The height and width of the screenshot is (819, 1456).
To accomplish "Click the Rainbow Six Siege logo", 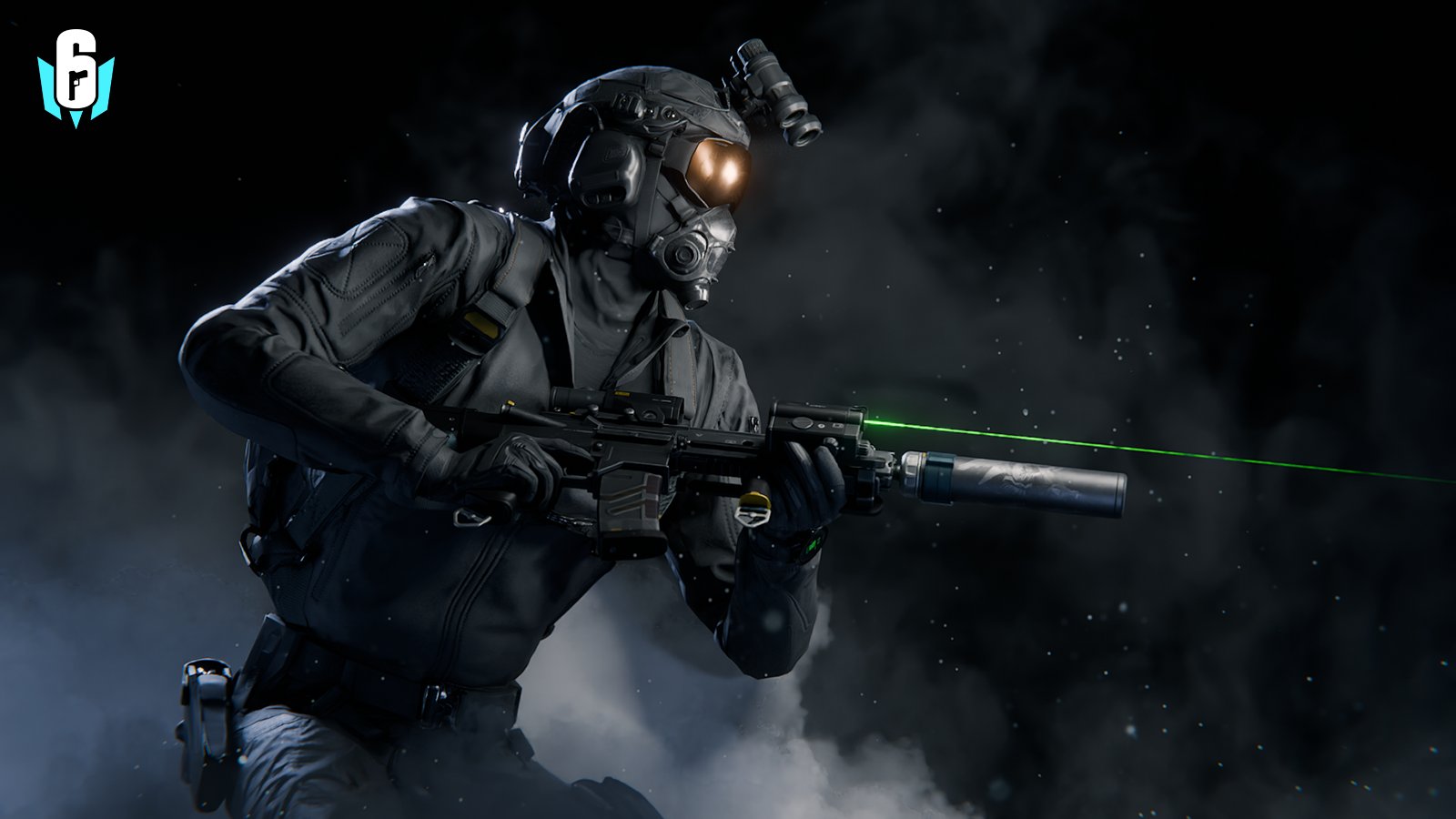I will point(76,78).
